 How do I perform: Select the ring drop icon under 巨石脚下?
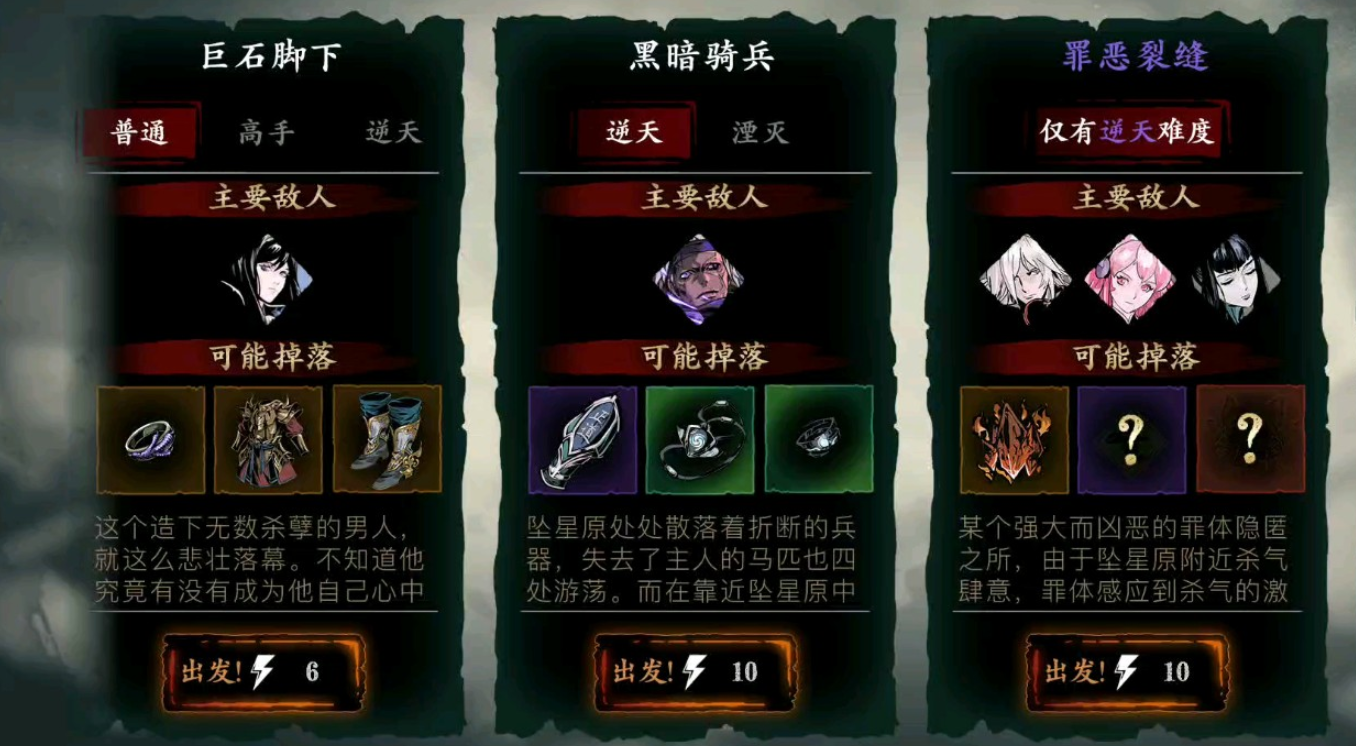[150, 440]
